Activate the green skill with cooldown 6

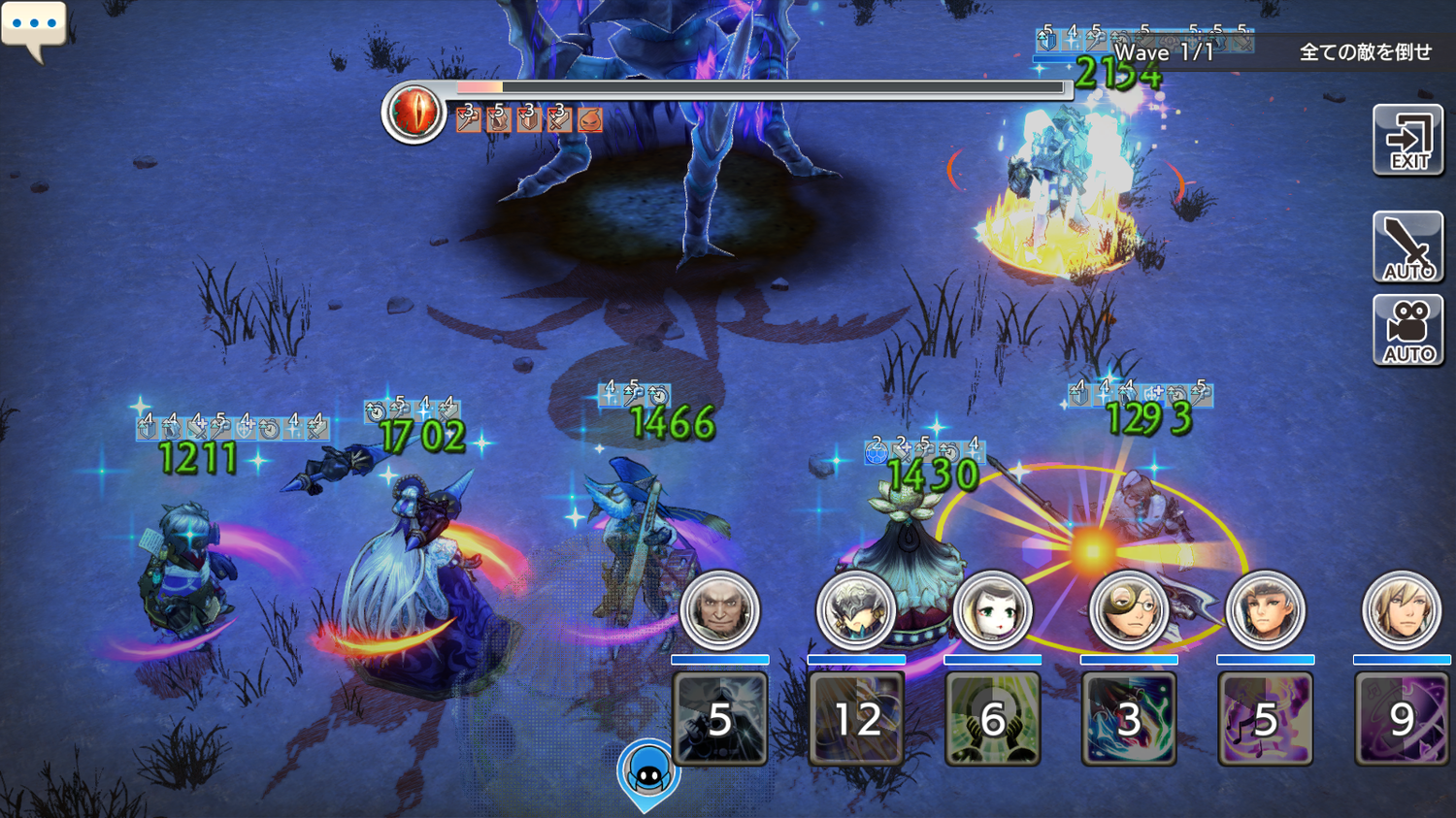pyautogui.click(x=992, y=719)
